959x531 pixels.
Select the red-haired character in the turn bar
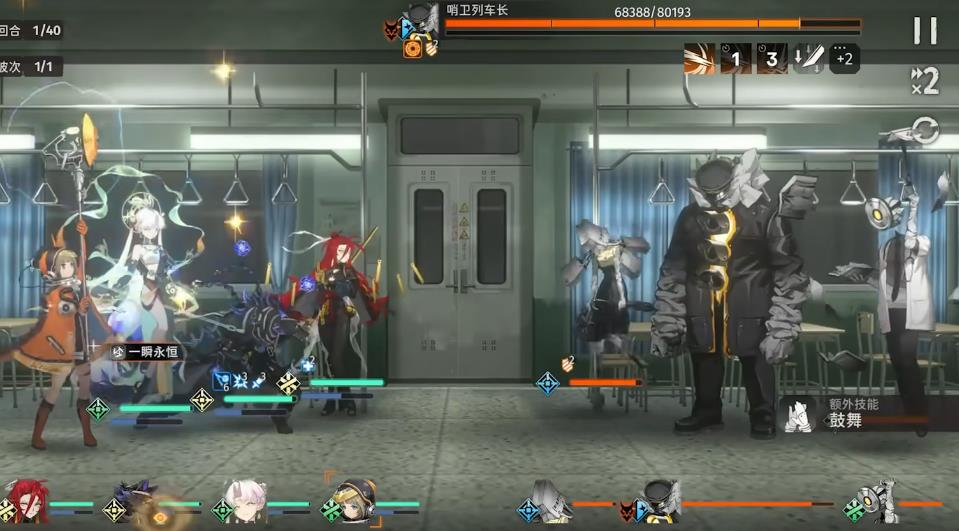pyautogui.click(x=26, y=504)
